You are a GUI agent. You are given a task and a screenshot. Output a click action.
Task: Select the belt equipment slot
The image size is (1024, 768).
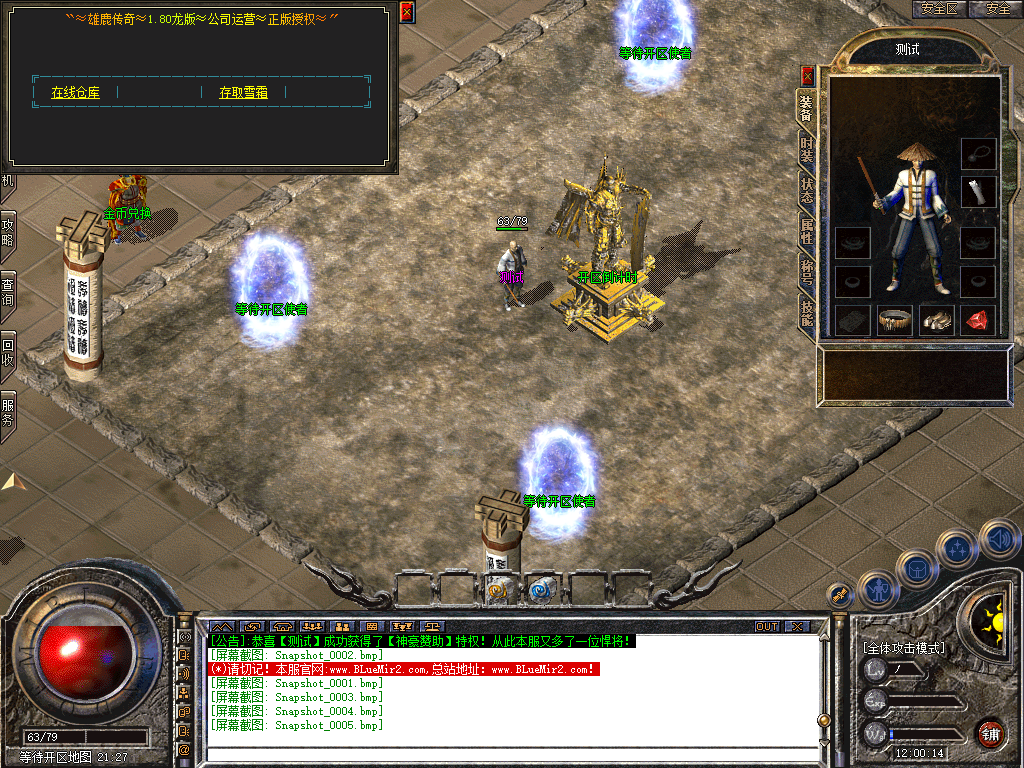[894, 320]
